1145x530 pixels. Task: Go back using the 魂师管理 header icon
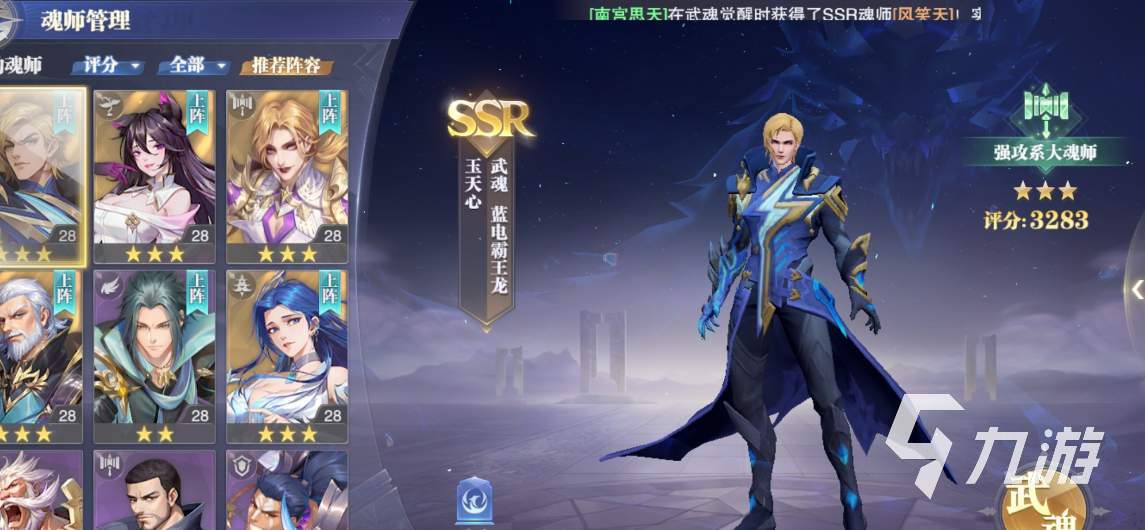click(x=13, y=18)
